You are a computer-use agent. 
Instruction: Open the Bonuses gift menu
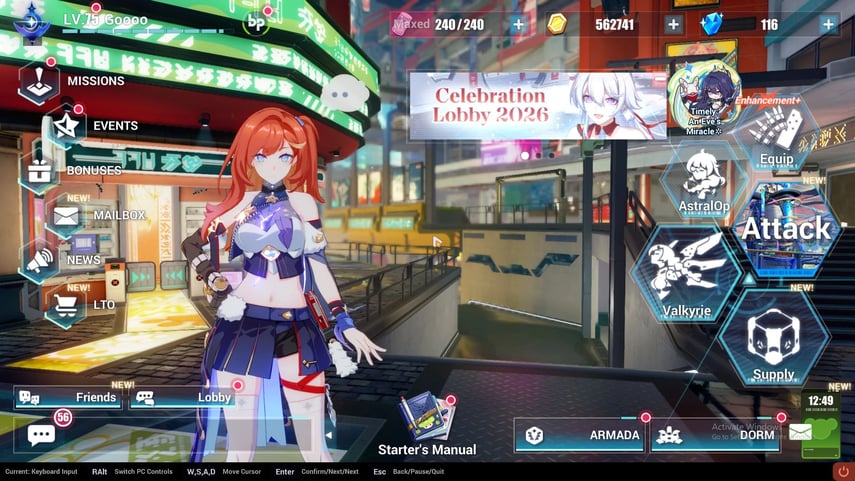click(x=42, y=170)
